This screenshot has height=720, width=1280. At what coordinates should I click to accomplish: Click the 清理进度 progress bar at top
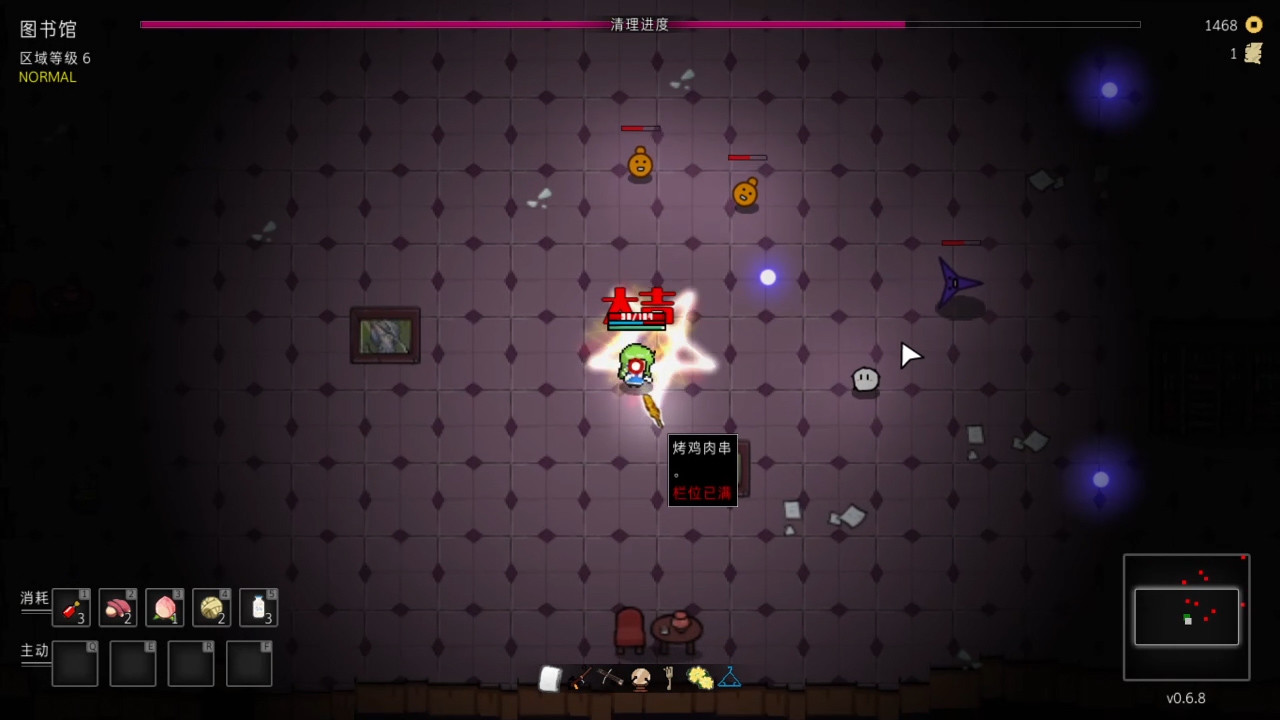pyautogui.click(x=640, y=25)
